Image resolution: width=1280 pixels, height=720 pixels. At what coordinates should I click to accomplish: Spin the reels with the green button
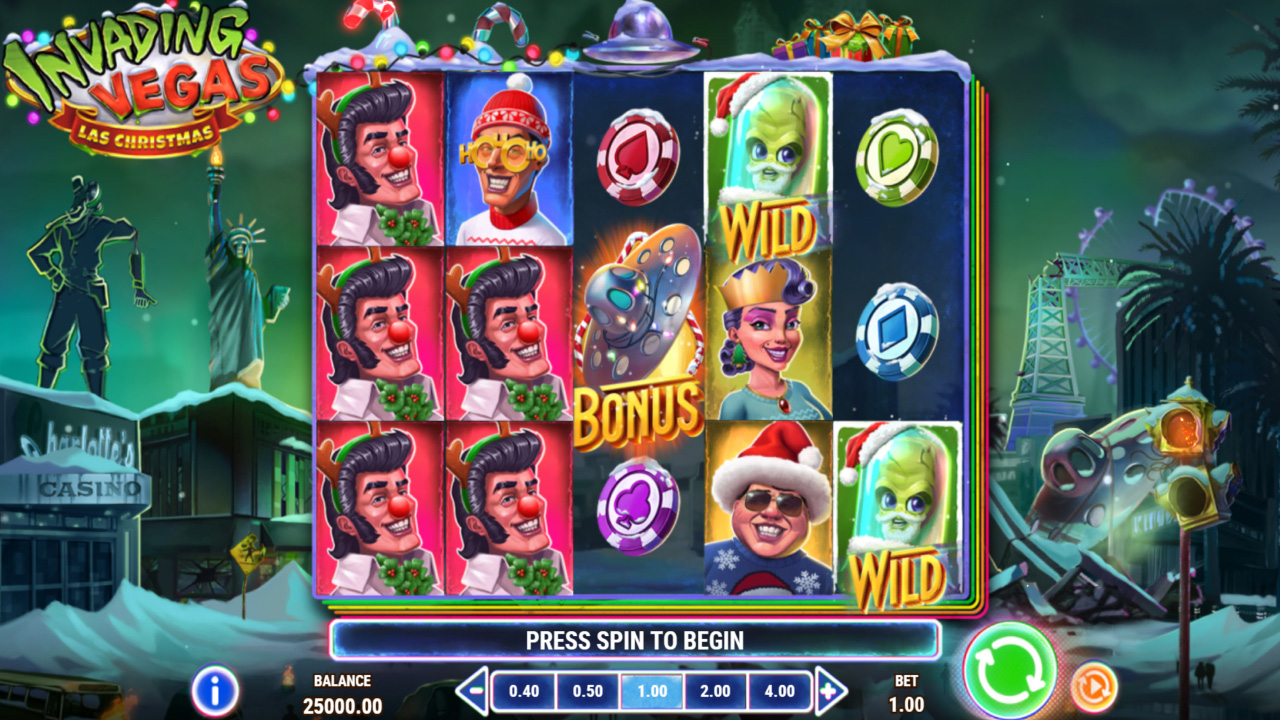1010,669
